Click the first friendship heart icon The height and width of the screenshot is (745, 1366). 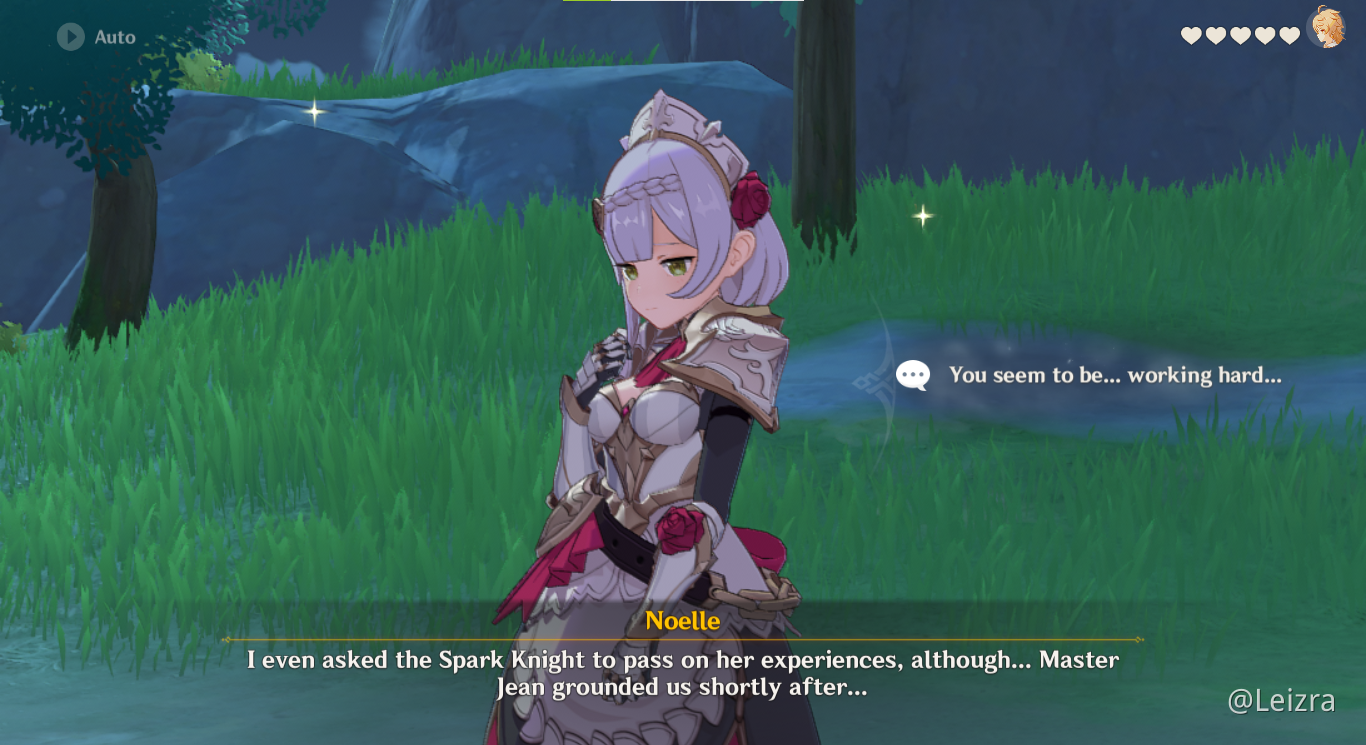click(1190, 34)
